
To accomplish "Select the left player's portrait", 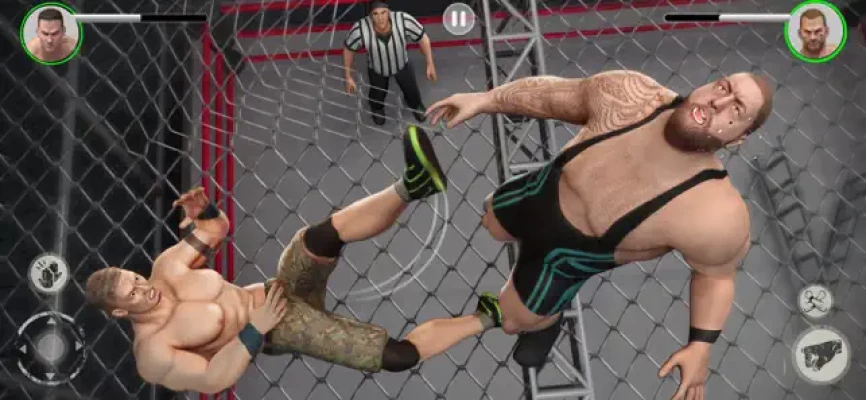I will coord(51,32).
